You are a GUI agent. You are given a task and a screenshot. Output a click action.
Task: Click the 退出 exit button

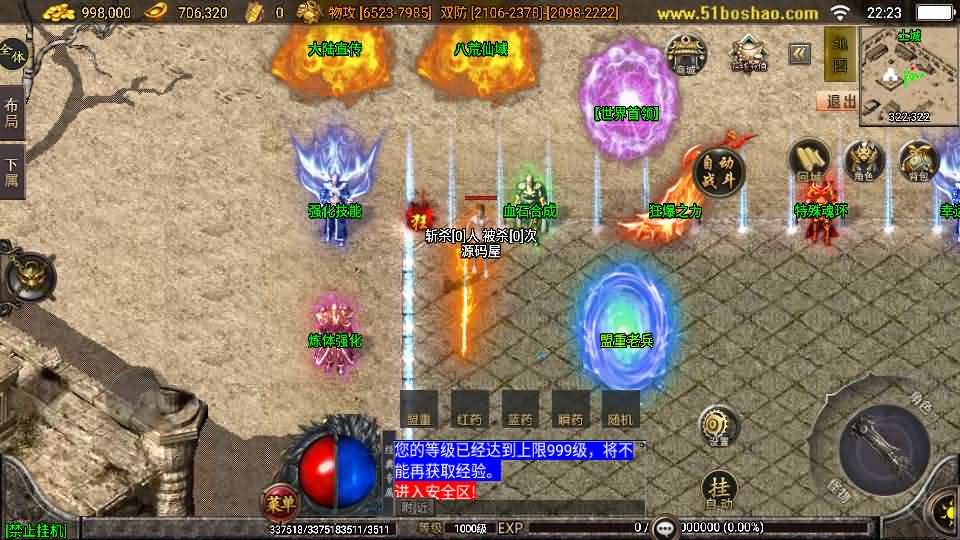(x=837, y=101)
